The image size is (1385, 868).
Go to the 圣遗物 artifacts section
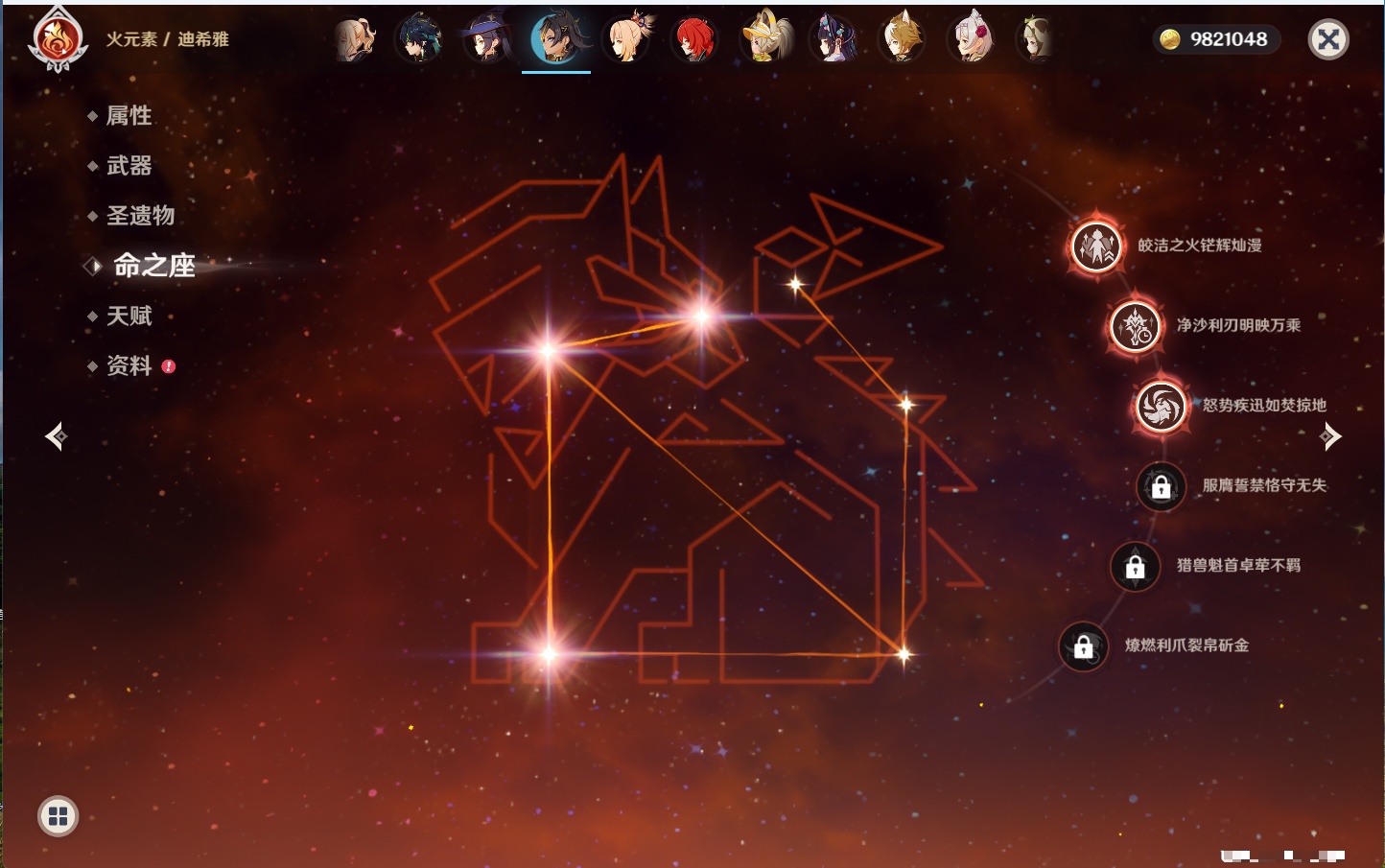point(140,216)
